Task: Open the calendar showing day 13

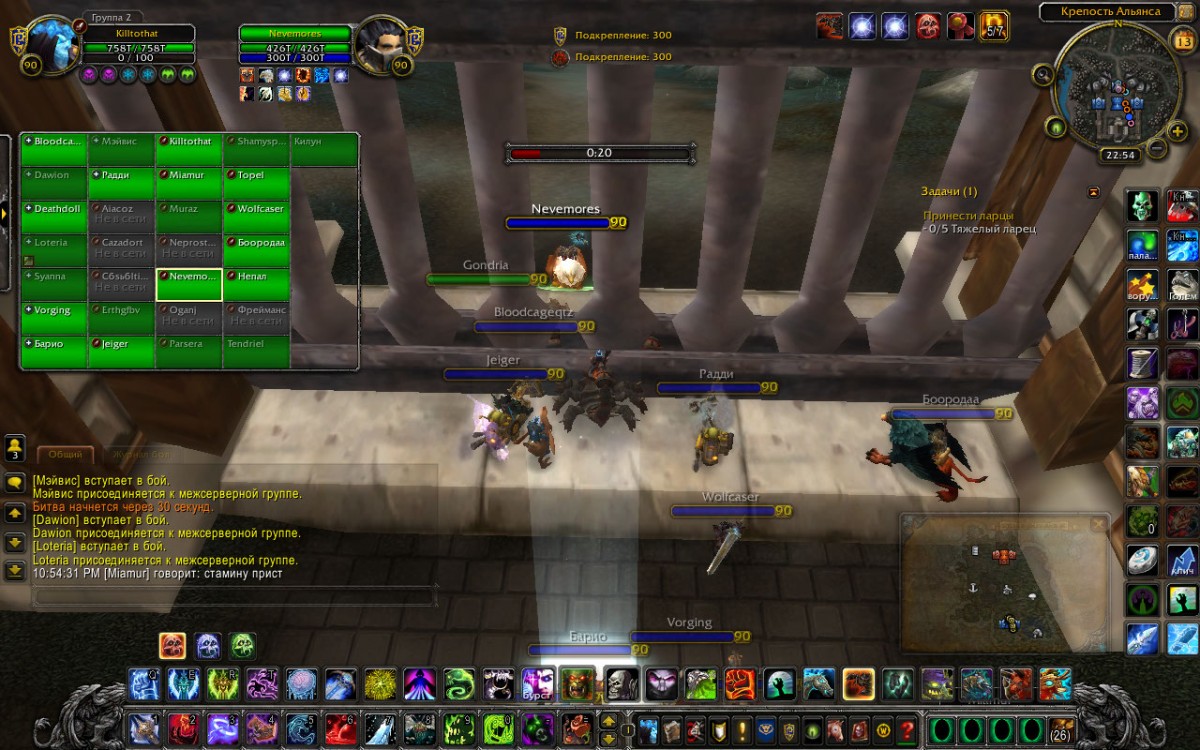Action: tap(1181, 42)
